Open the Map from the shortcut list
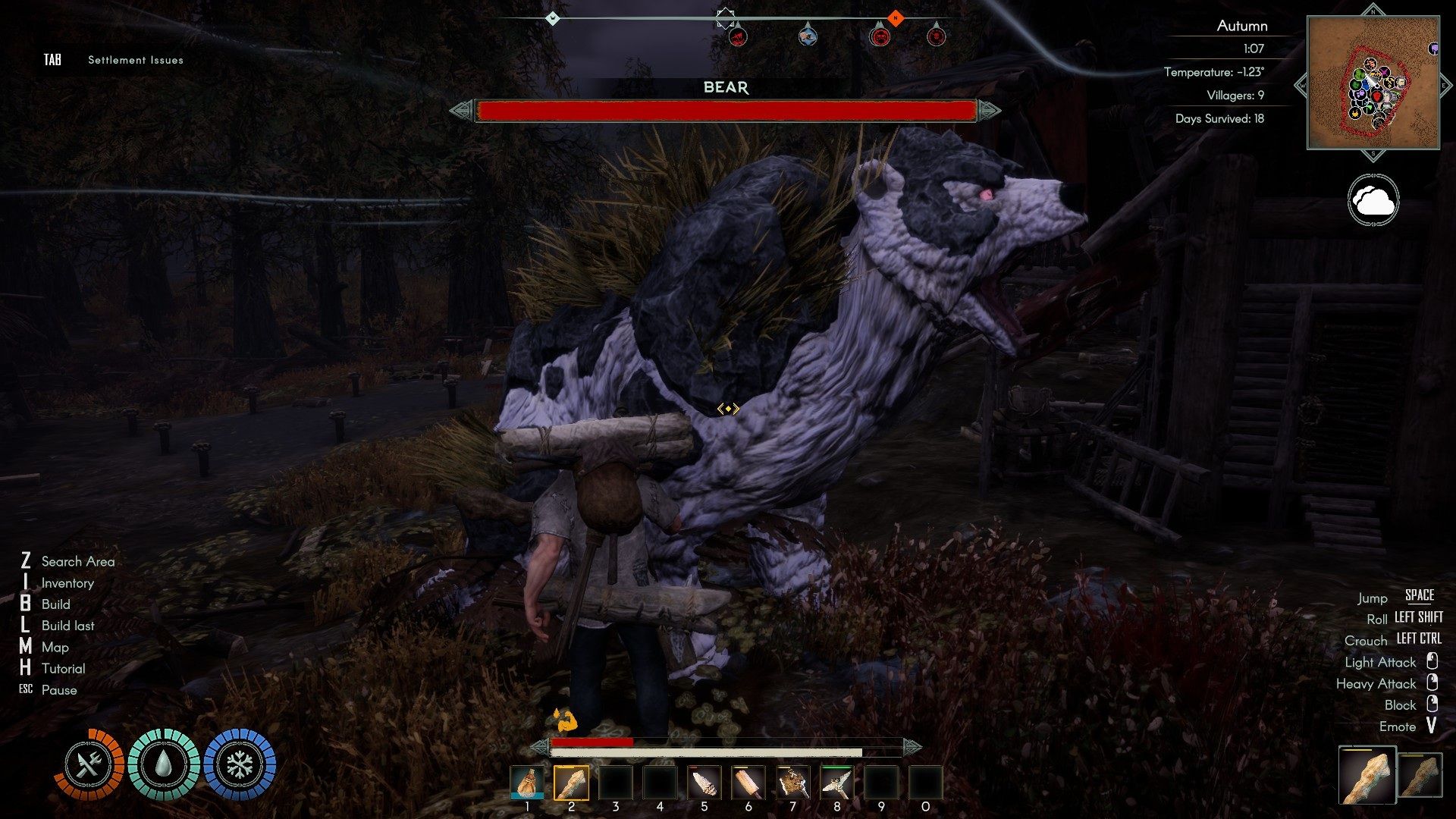The height and width of the screenshot is (819, 1456). pyautogui.click(x=55, y=647)
